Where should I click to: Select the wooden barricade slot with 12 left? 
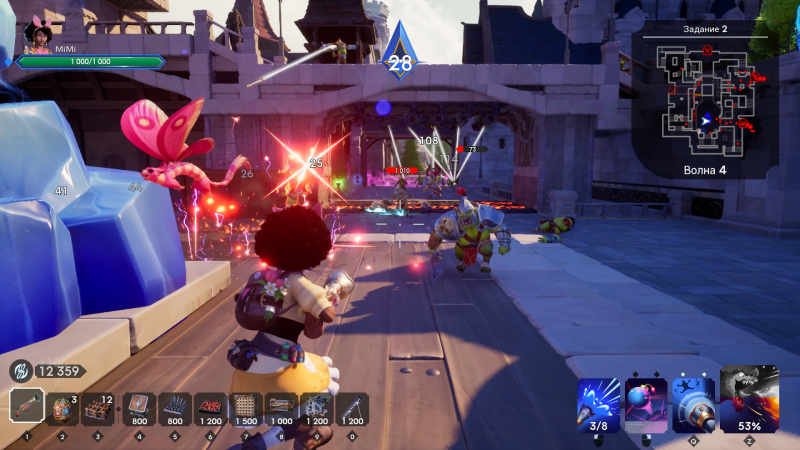[99, 407]
